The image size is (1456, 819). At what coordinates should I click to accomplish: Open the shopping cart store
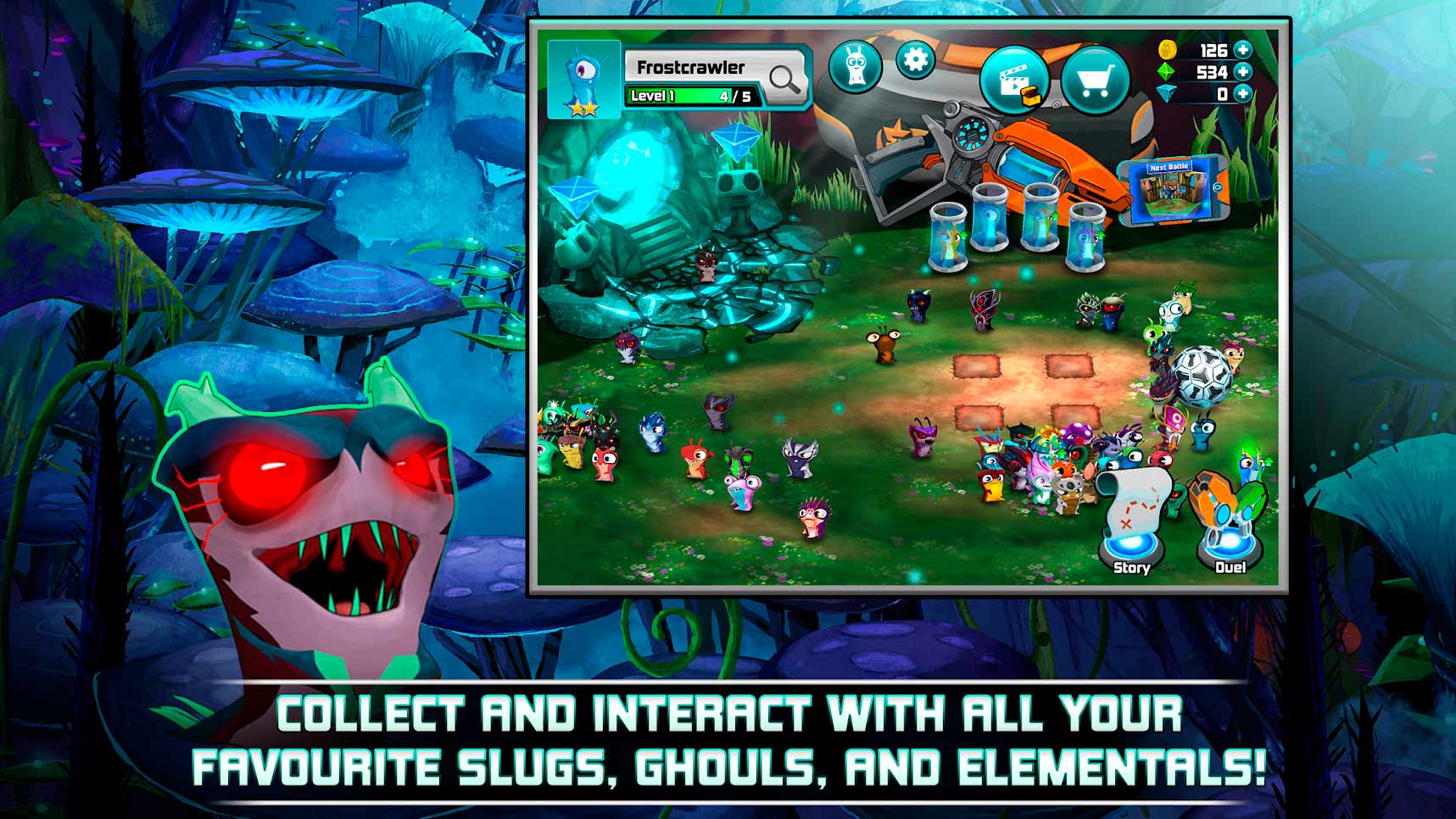click(x=1094, y=81)
